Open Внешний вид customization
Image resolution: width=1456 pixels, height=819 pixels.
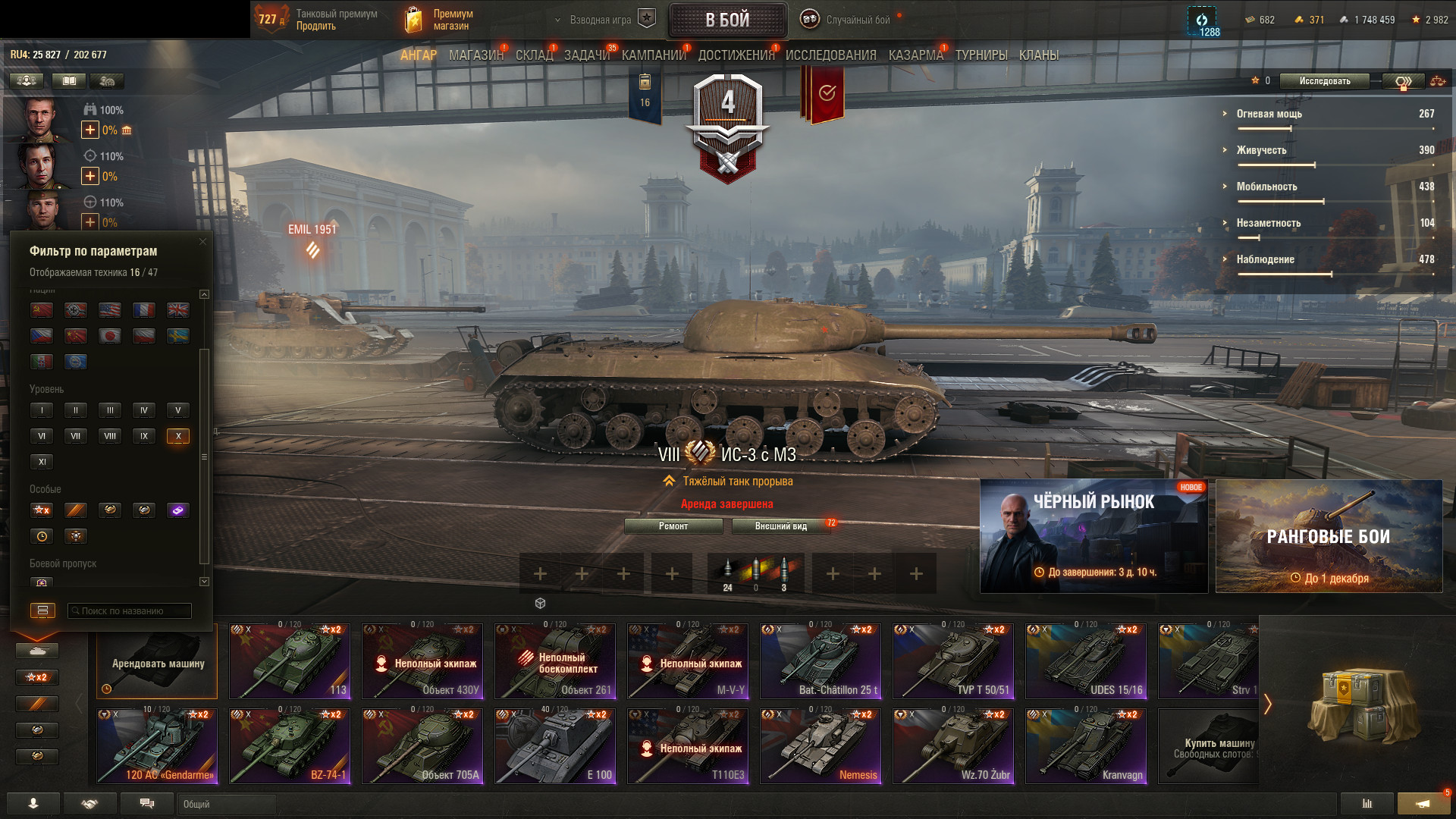780,526
